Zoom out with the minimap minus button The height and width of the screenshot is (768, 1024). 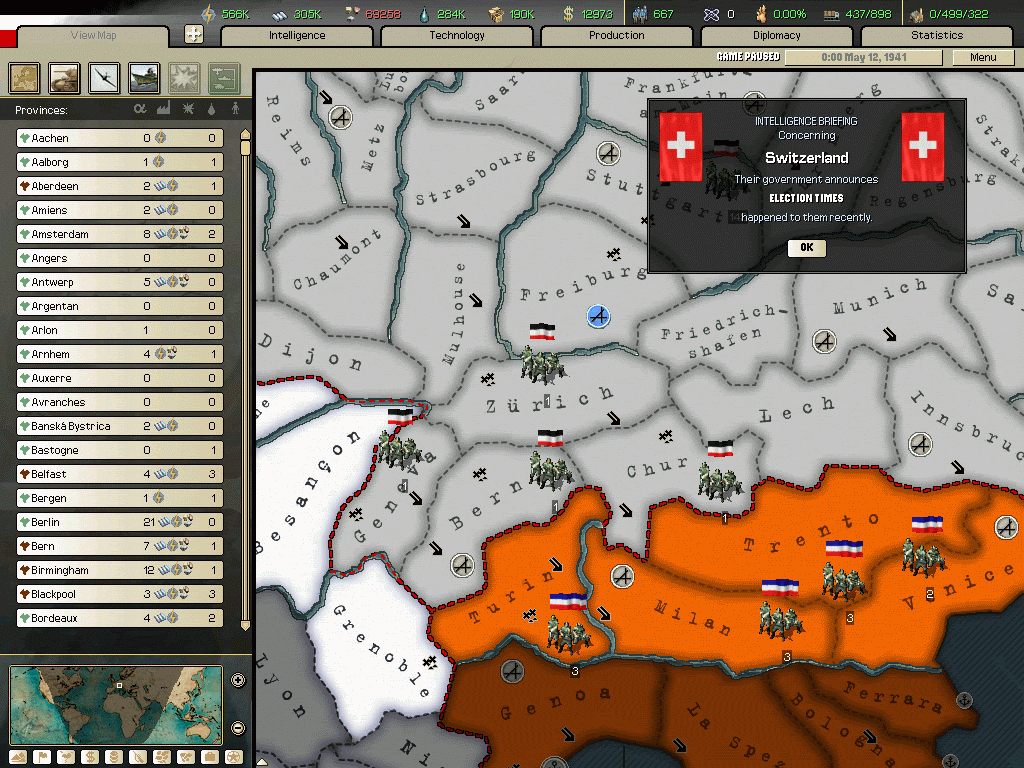point(238,728)
